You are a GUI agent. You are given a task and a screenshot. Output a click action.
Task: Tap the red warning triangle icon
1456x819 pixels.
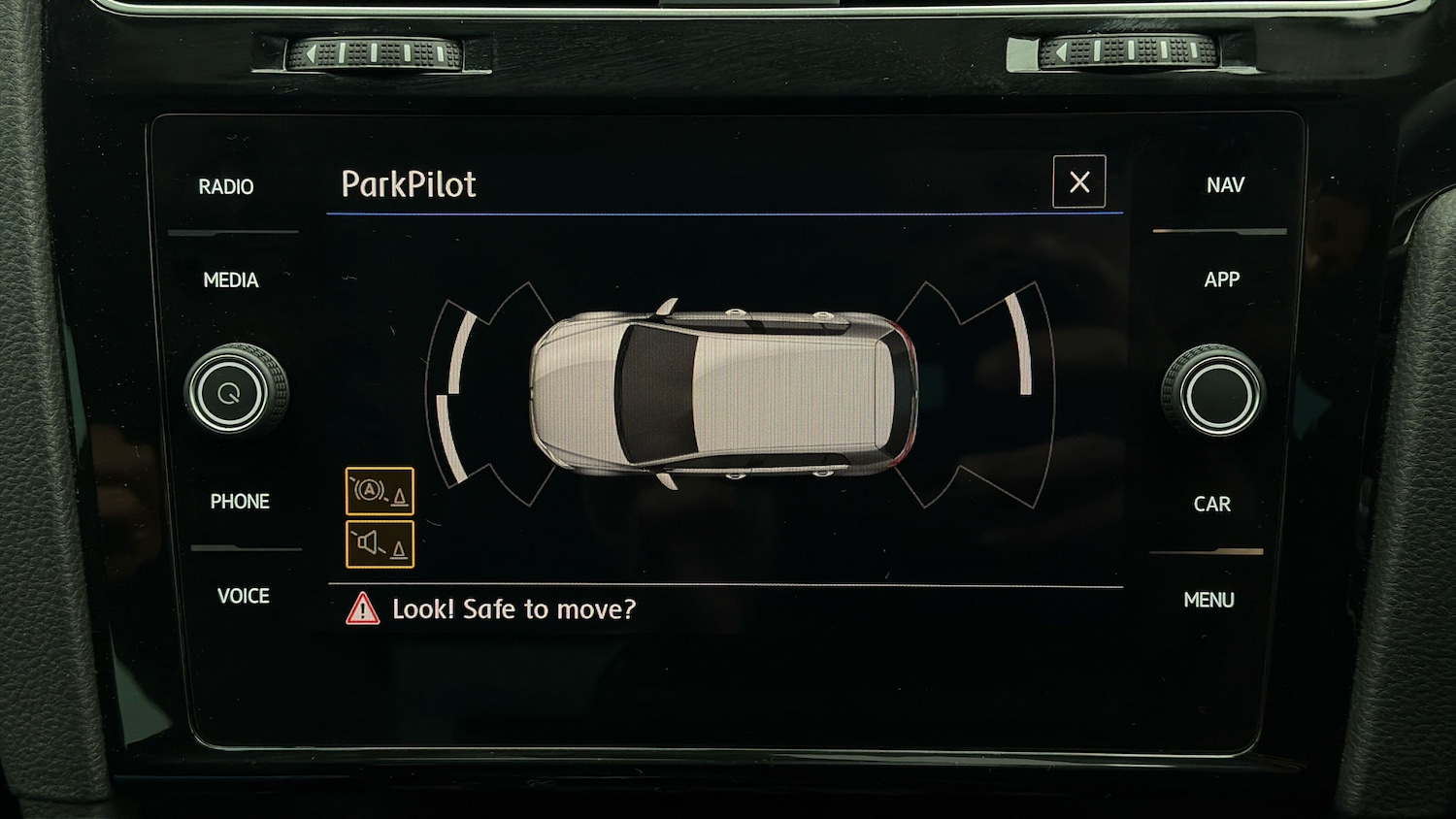360,609
